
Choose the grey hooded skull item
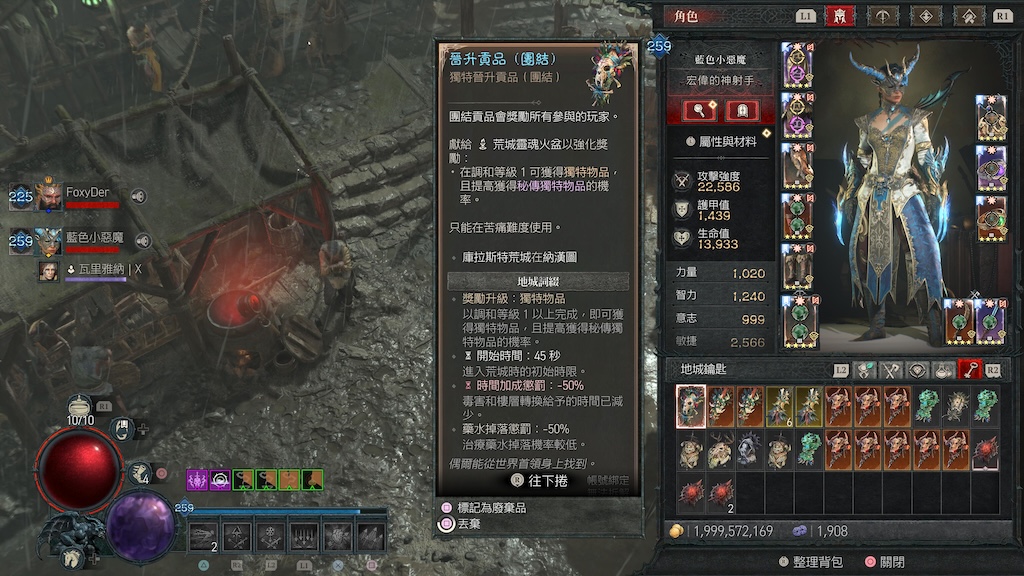pos(750,451)
